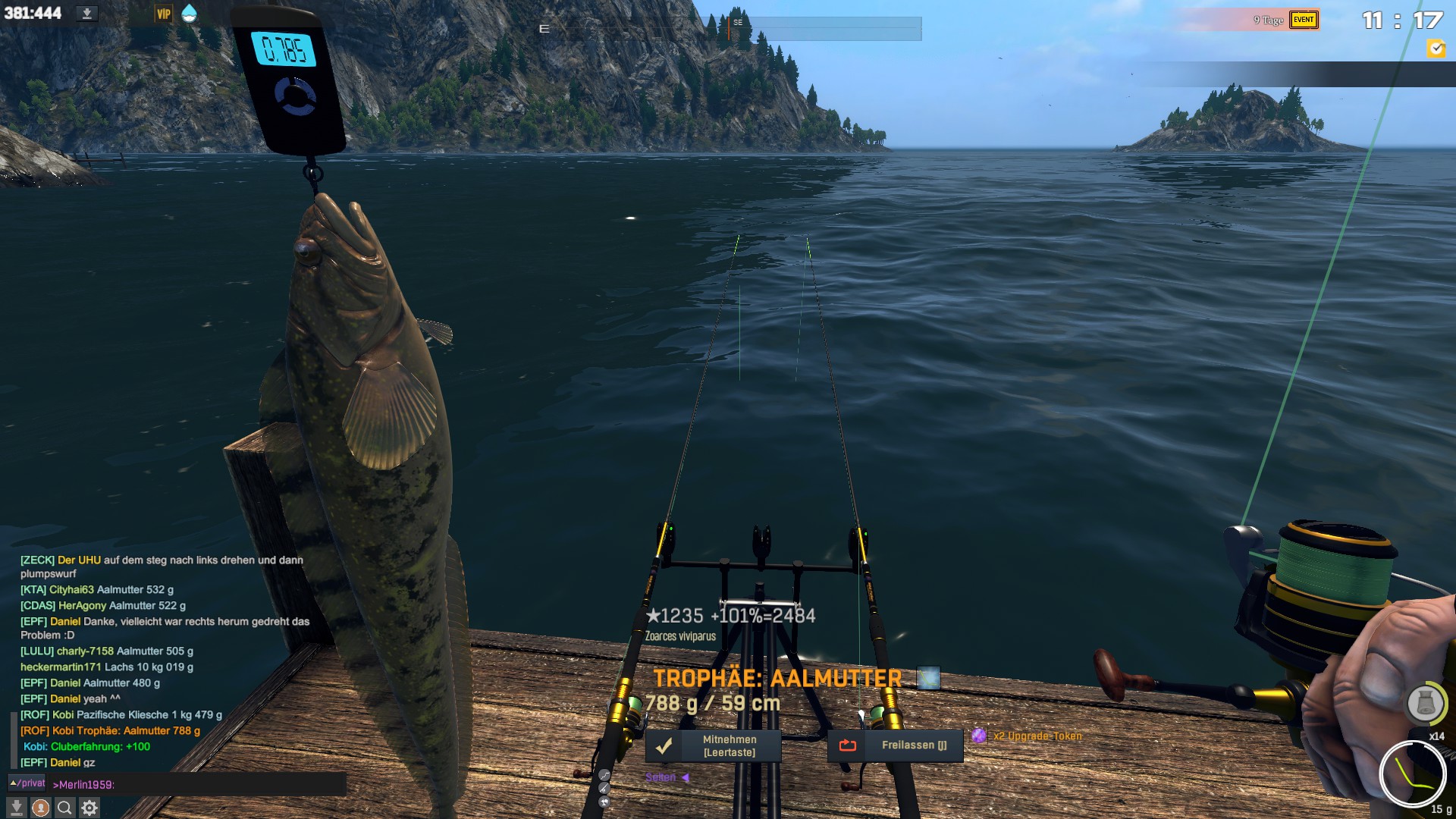The width and height of the screenshot is (1456, 819).
Task: Click the blue water drop icon
Action: click(x=189, y=13)
